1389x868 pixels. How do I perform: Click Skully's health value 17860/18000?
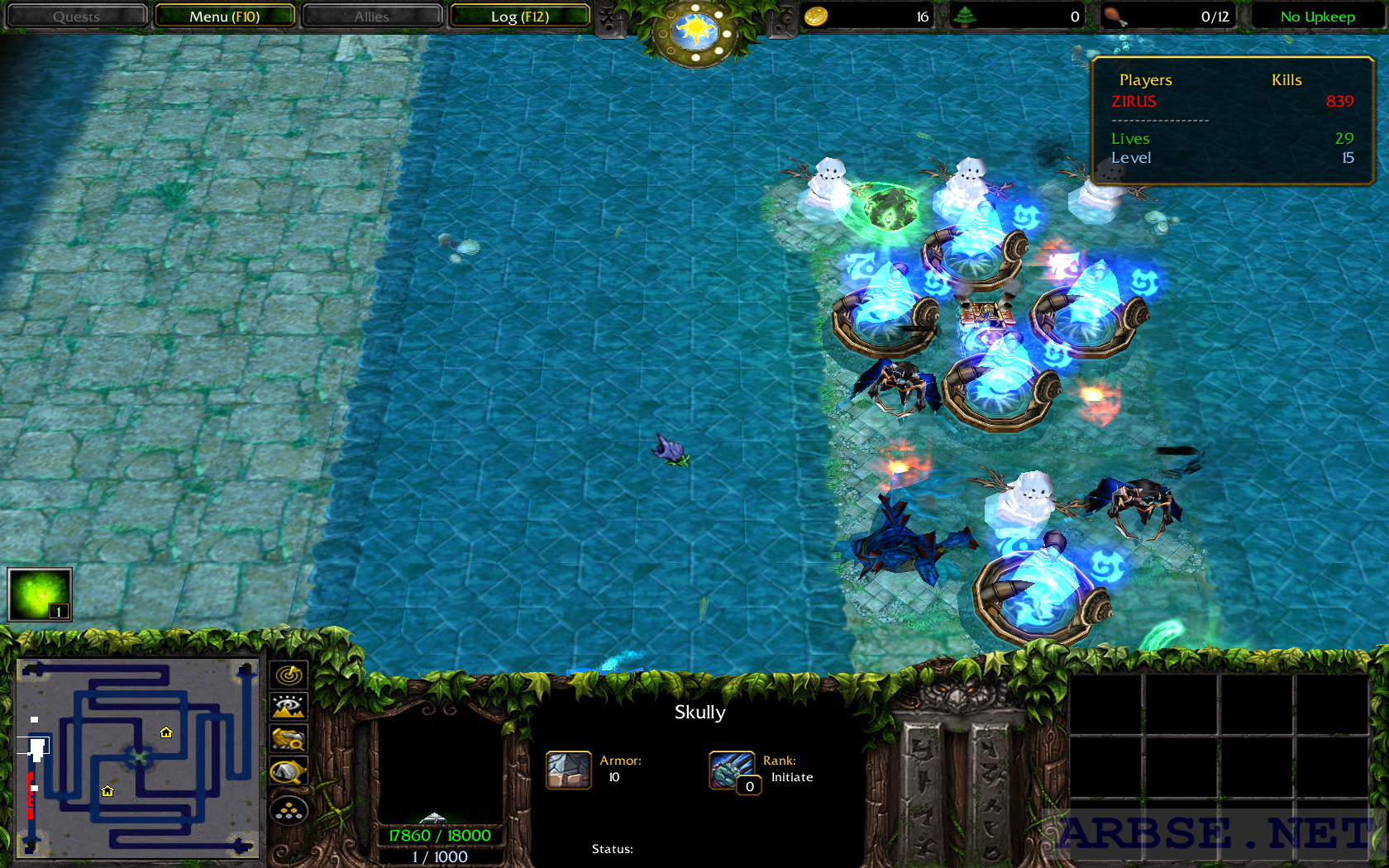439,835
